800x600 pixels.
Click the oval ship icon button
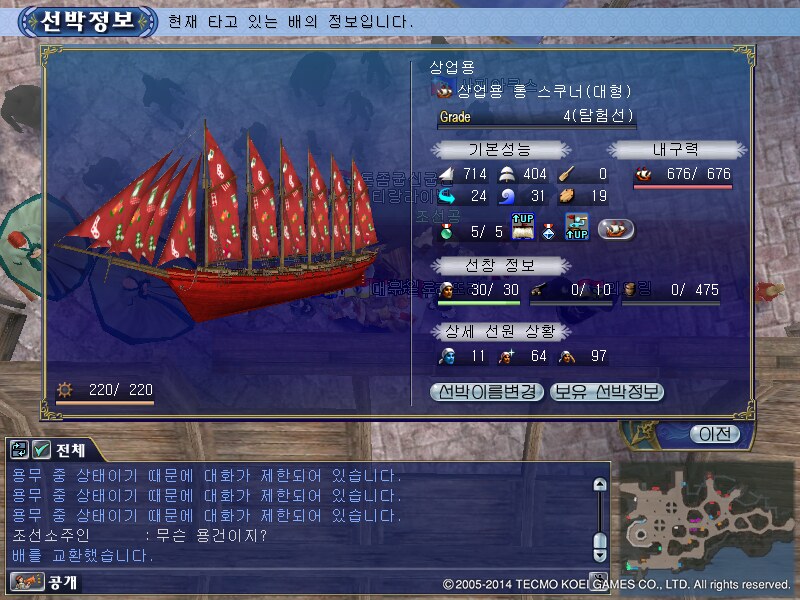[x=615, y=229]
